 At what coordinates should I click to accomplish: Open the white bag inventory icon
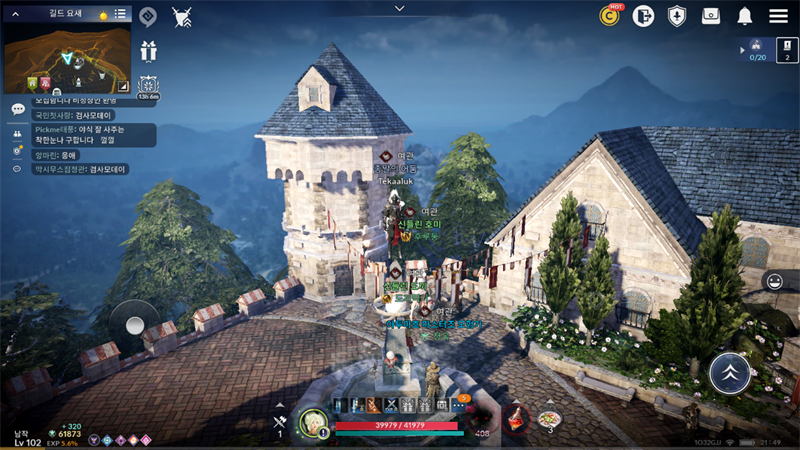coord(711,16)
